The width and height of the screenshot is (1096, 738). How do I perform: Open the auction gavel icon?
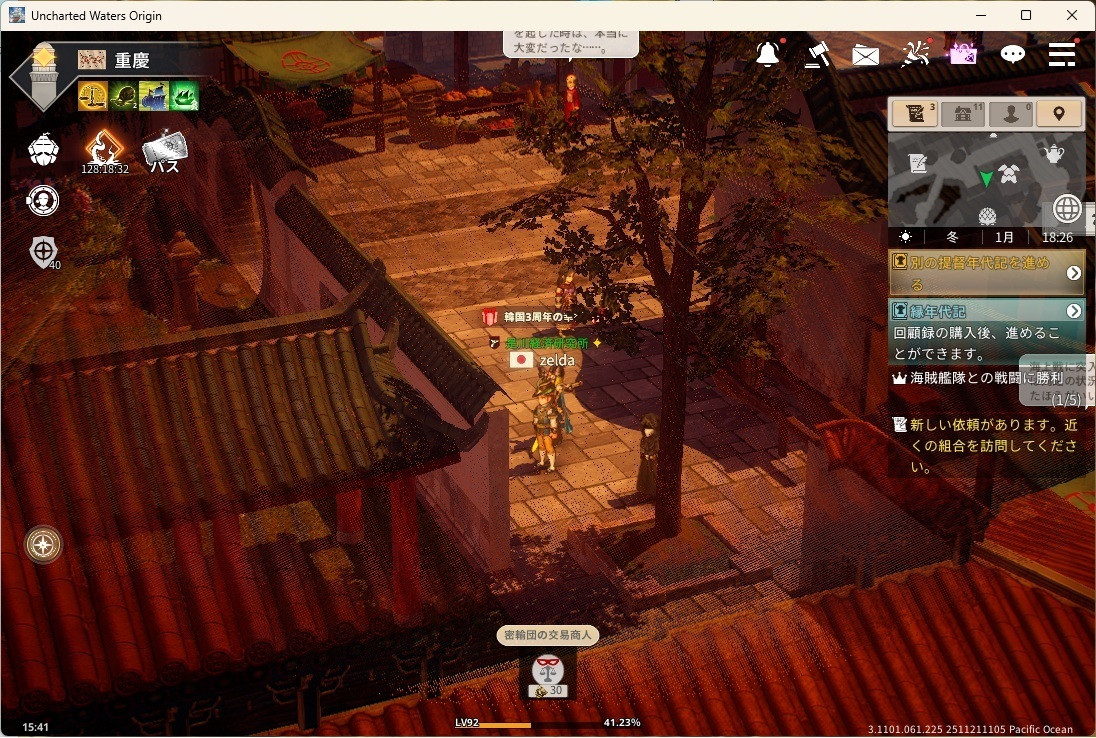tap(817, 55)
